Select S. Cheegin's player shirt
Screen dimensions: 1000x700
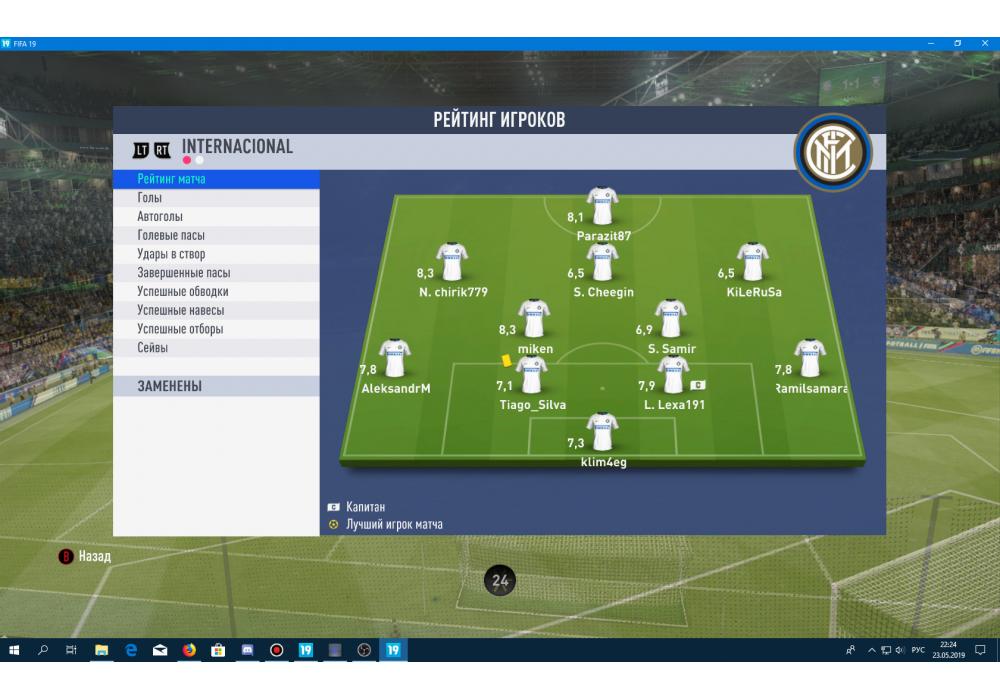(x=602, y=263)
